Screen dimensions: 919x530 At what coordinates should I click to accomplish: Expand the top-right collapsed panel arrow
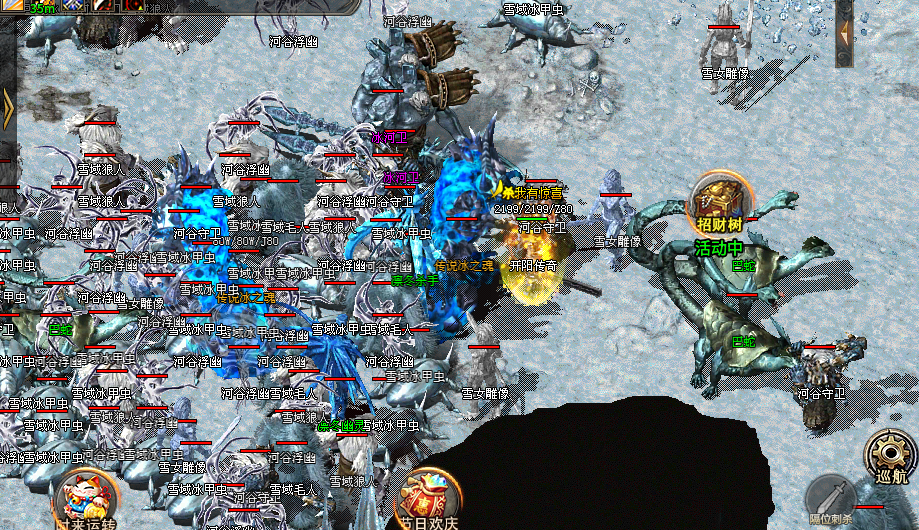click(x=844, y=32)
